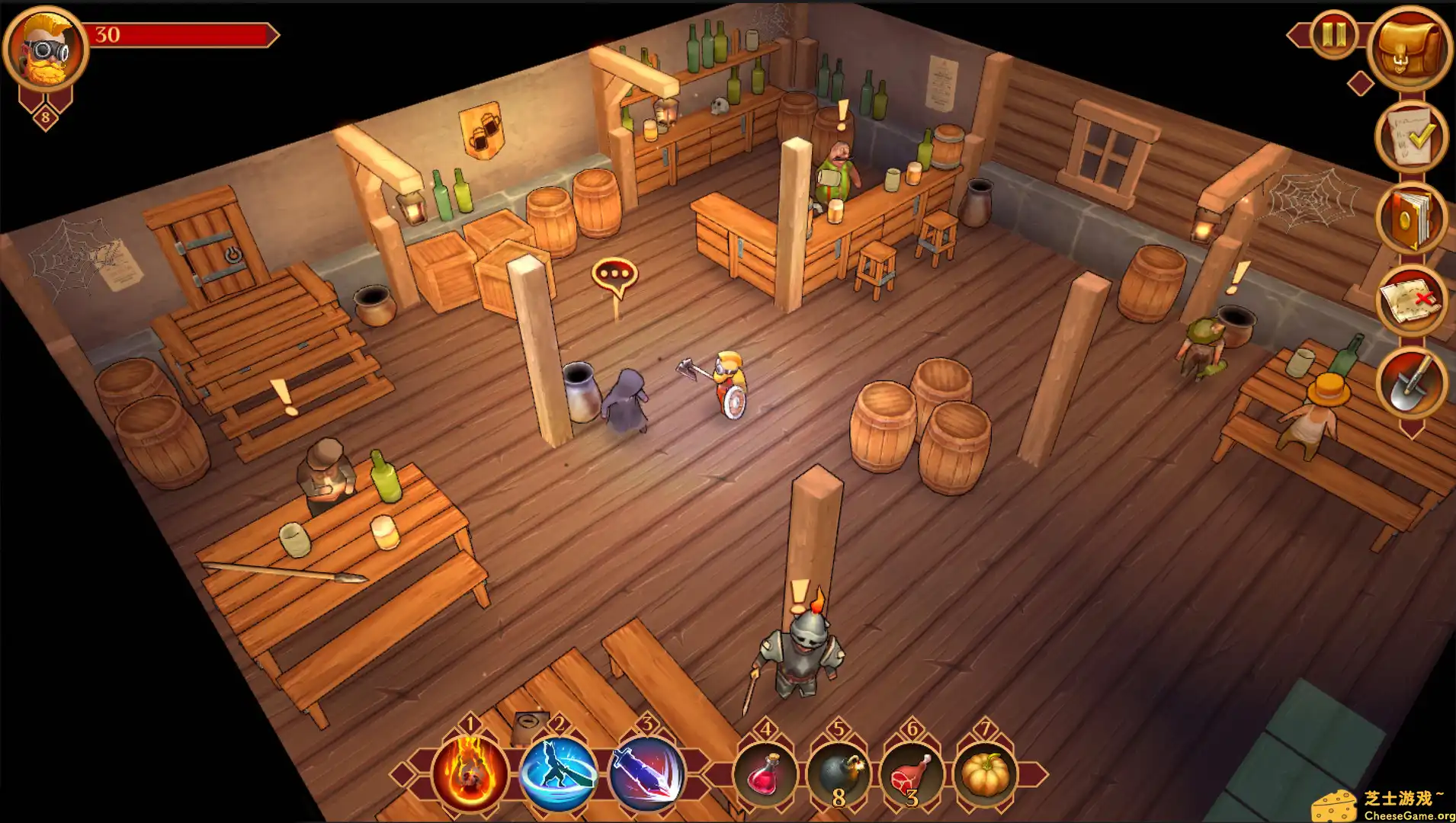Open the treasure map
Image resolution: width=1456 pixels, height=823 pixels.
(1410, 301)
